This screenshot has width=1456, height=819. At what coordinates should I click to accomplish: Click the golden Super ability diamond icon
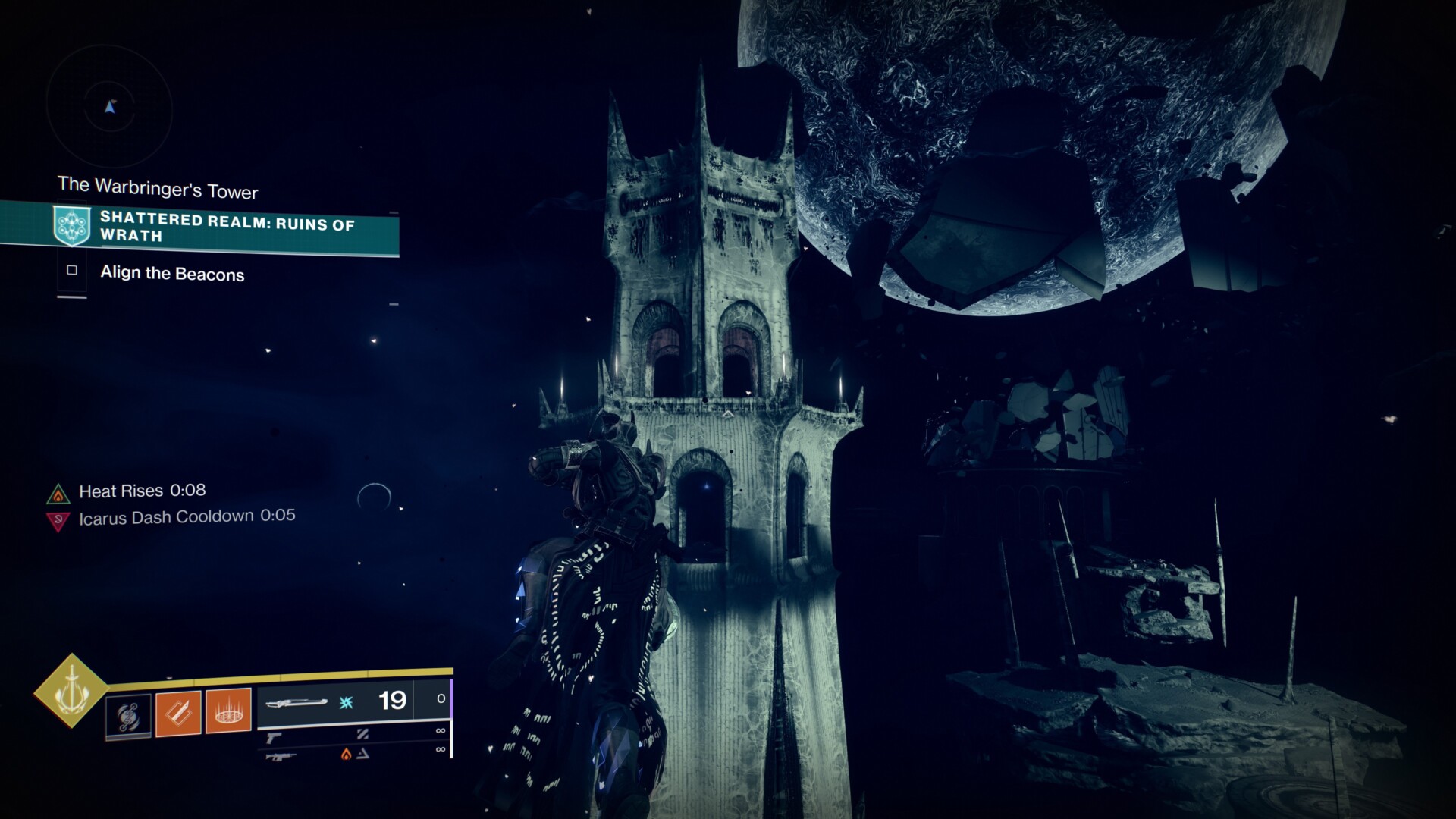(x=71, y=690)
